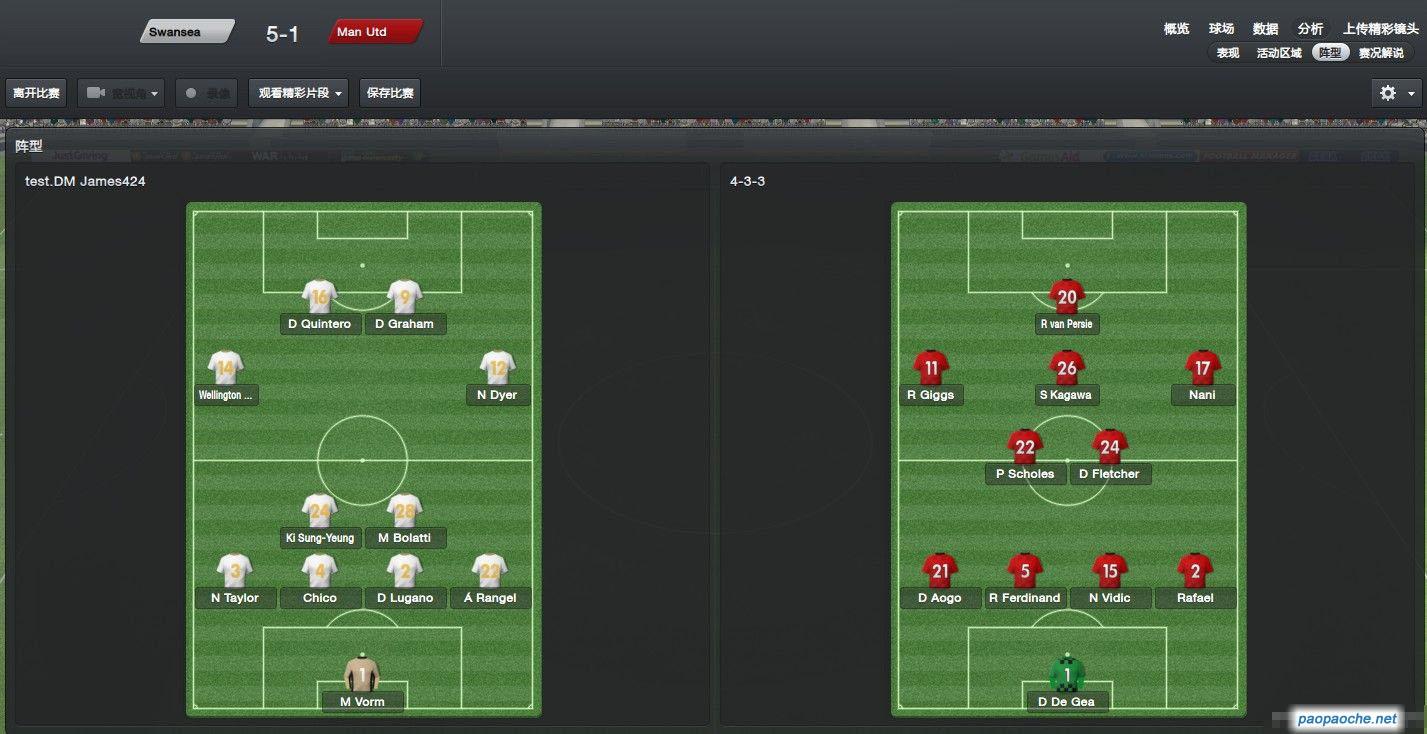Open the 观看精彩片段 highlights dropdown
Image resolution: width=1427 pixels, height=734 pixels.
(300, 93)
